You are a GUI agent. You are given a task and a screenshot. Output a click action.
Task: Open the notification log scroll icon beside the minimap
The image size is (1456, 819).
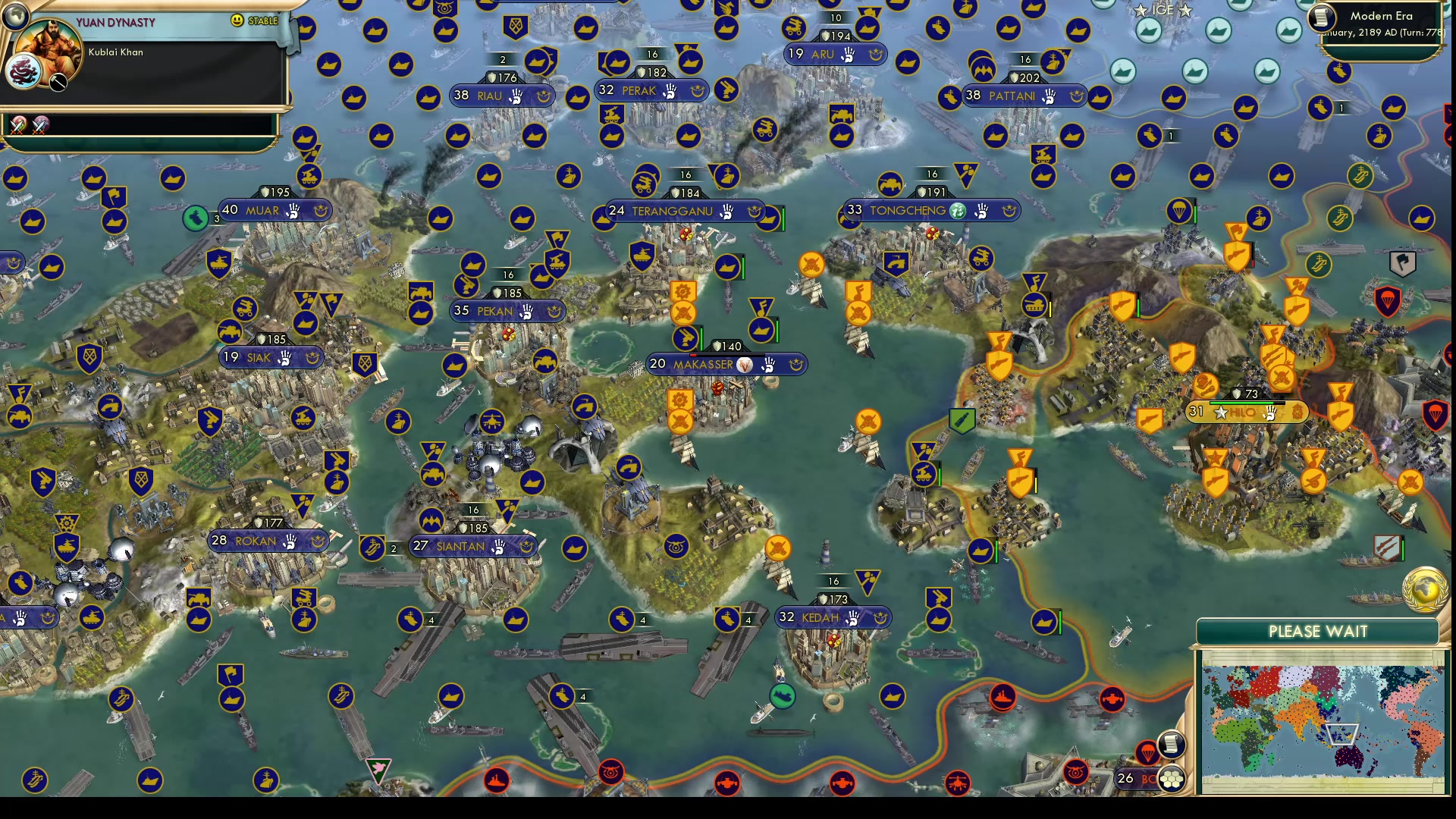click(1172, 745)
